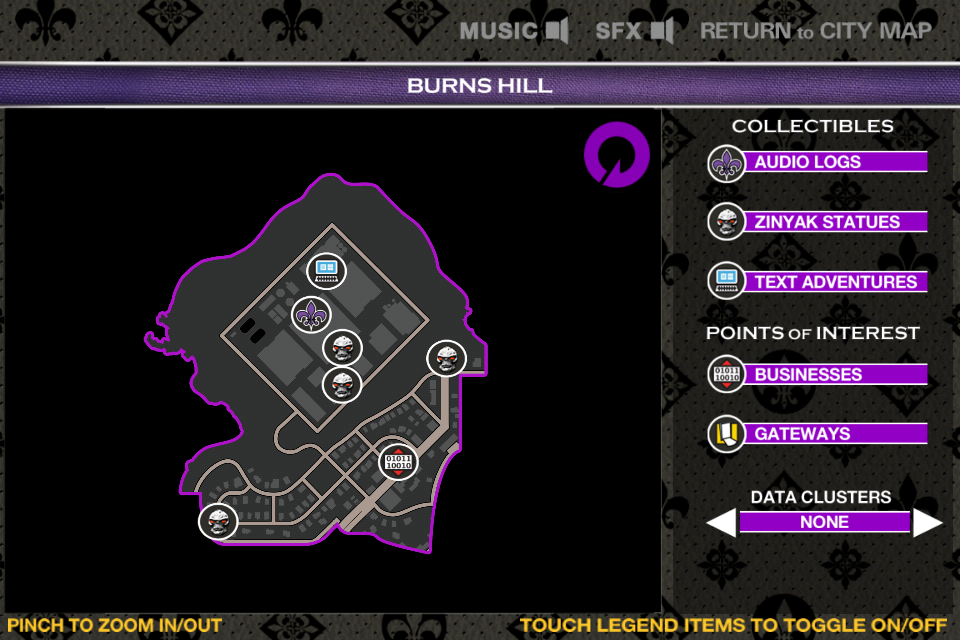The height and width of the screenshot is (640, 960).
Task: Click the binary-code business marker on map
Action: pos(398,461)
